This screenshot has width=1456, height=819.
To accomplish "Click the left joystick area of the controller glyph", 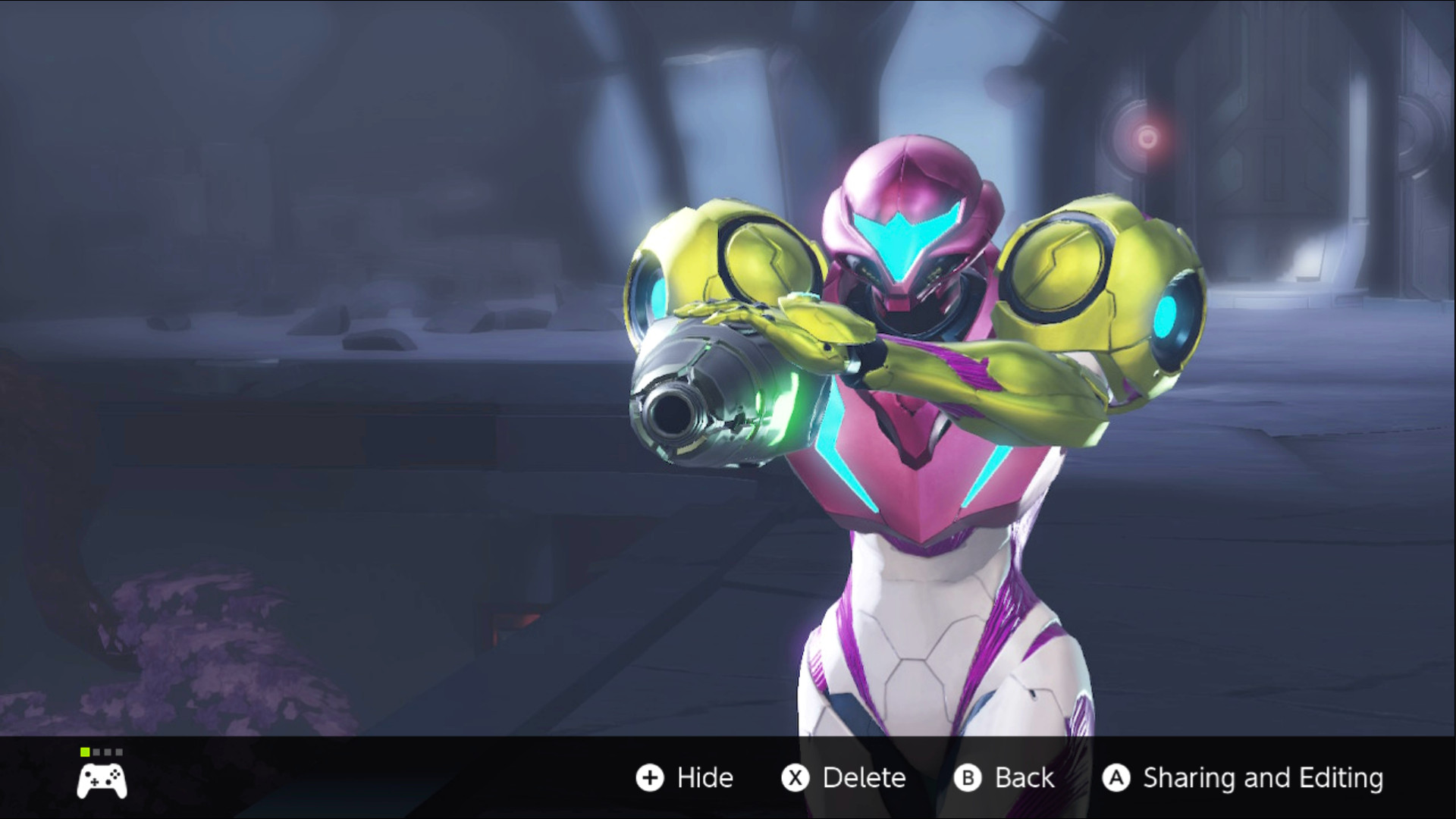I will coord(88,774).
